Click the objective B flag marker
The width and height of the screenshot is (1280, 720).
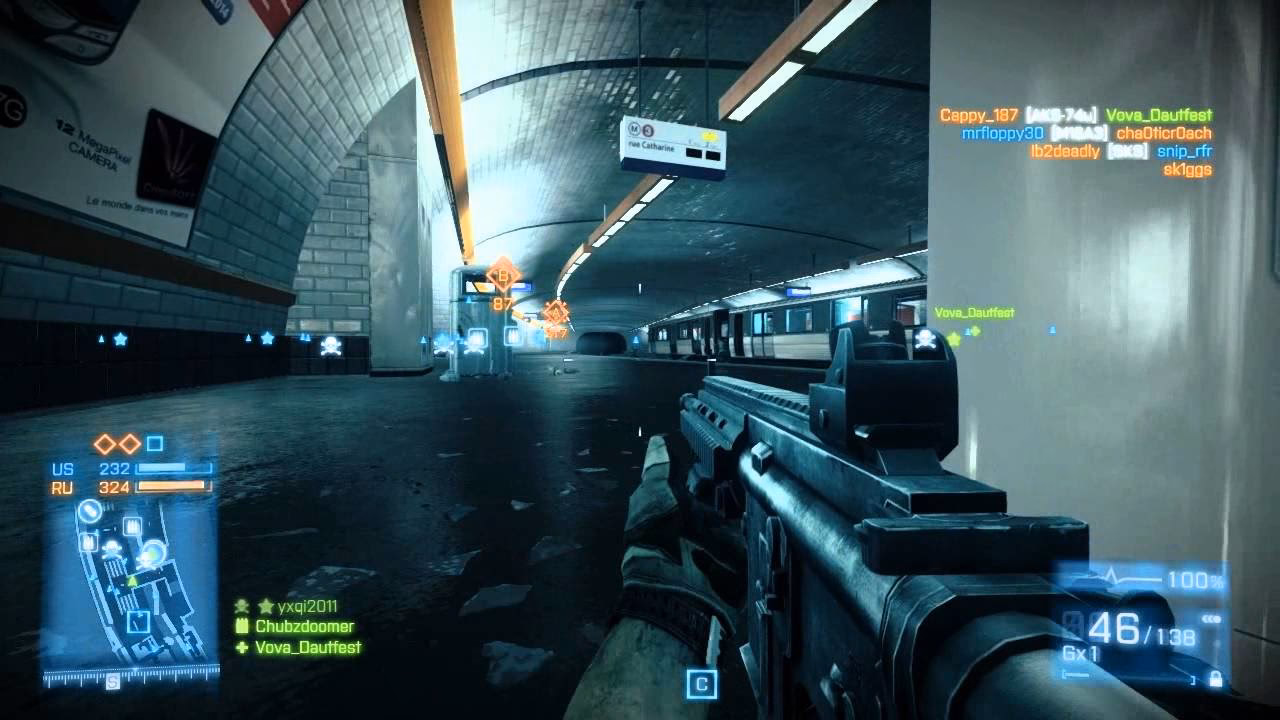click(502, 277)
